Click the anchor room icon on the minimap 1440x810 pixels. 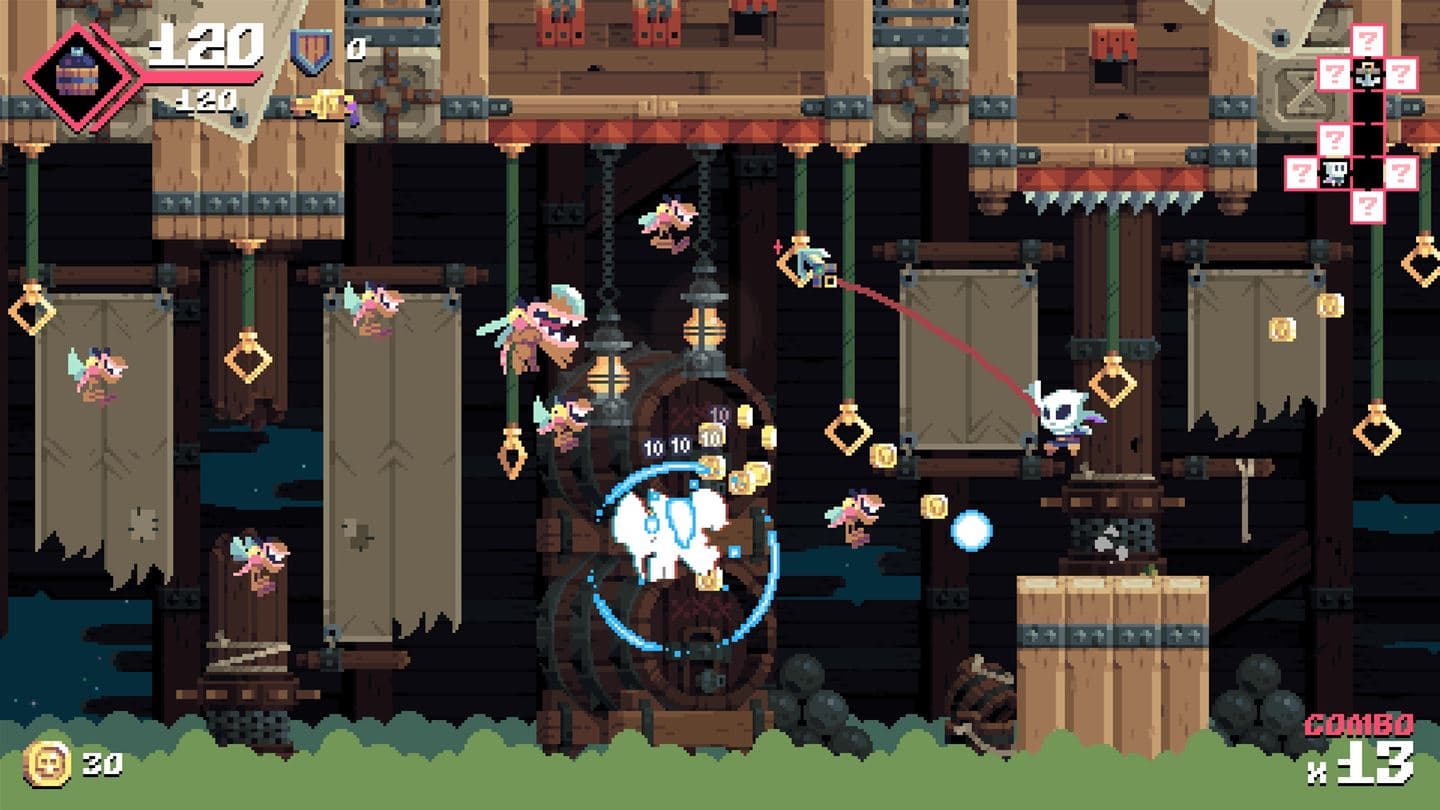[x=1368, y=73]
